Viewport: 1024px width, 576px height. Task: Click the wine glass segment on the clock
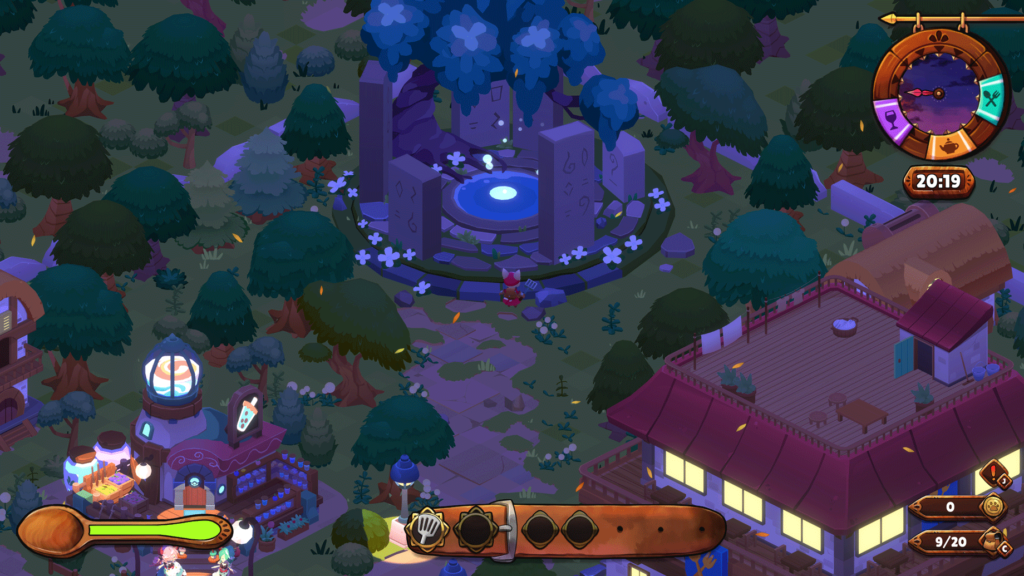891,120
